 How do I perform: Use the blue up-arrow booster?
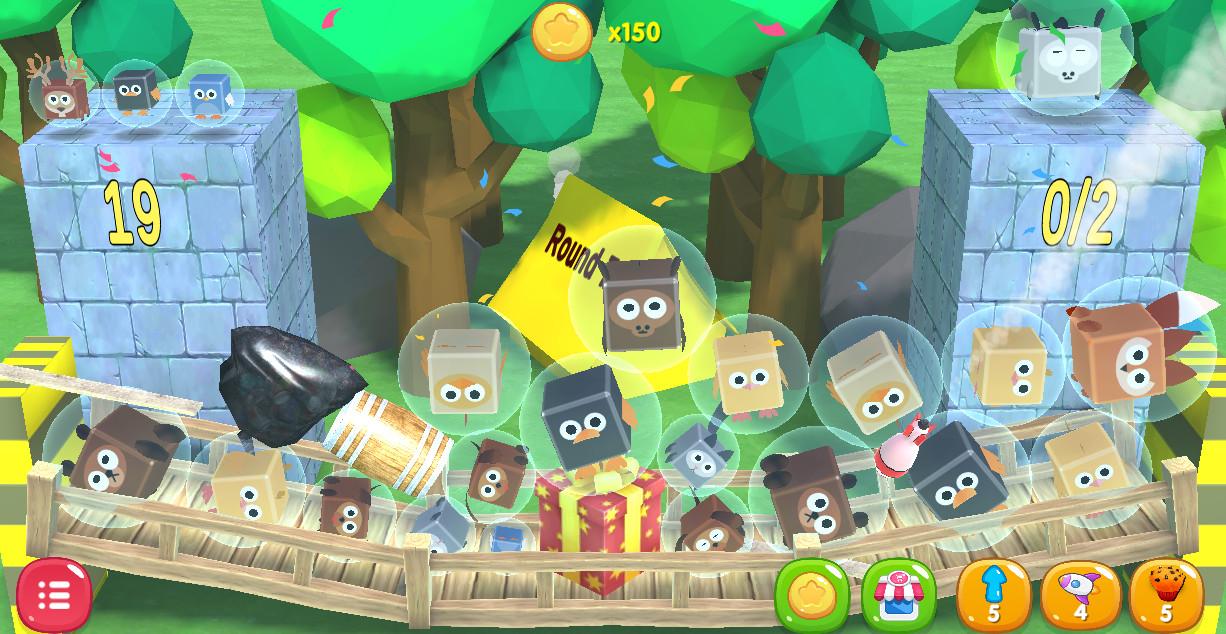pyautogui.click(x=993, y=594)
